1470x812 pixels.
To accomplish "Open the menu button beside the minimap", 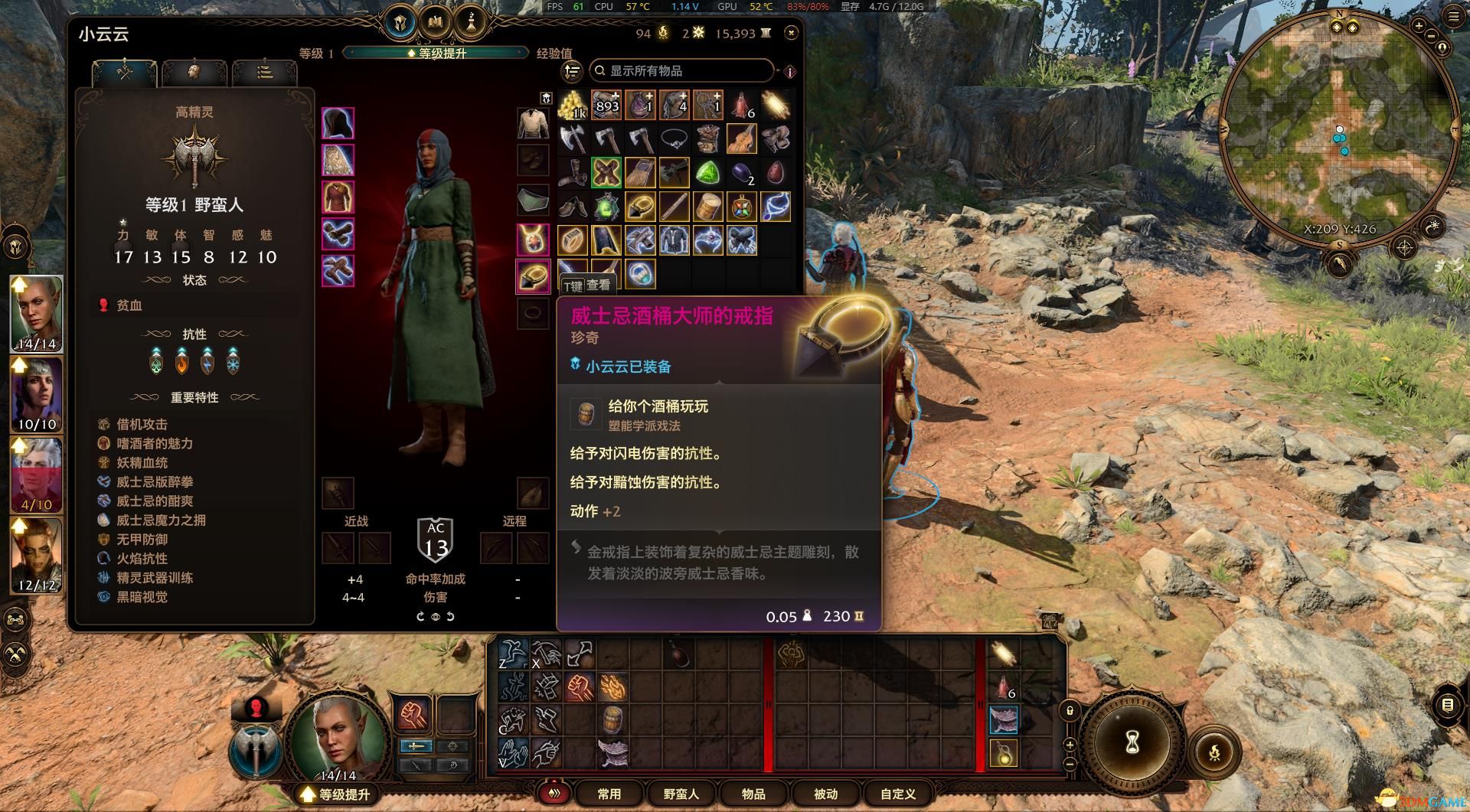I will point(1453,17).
